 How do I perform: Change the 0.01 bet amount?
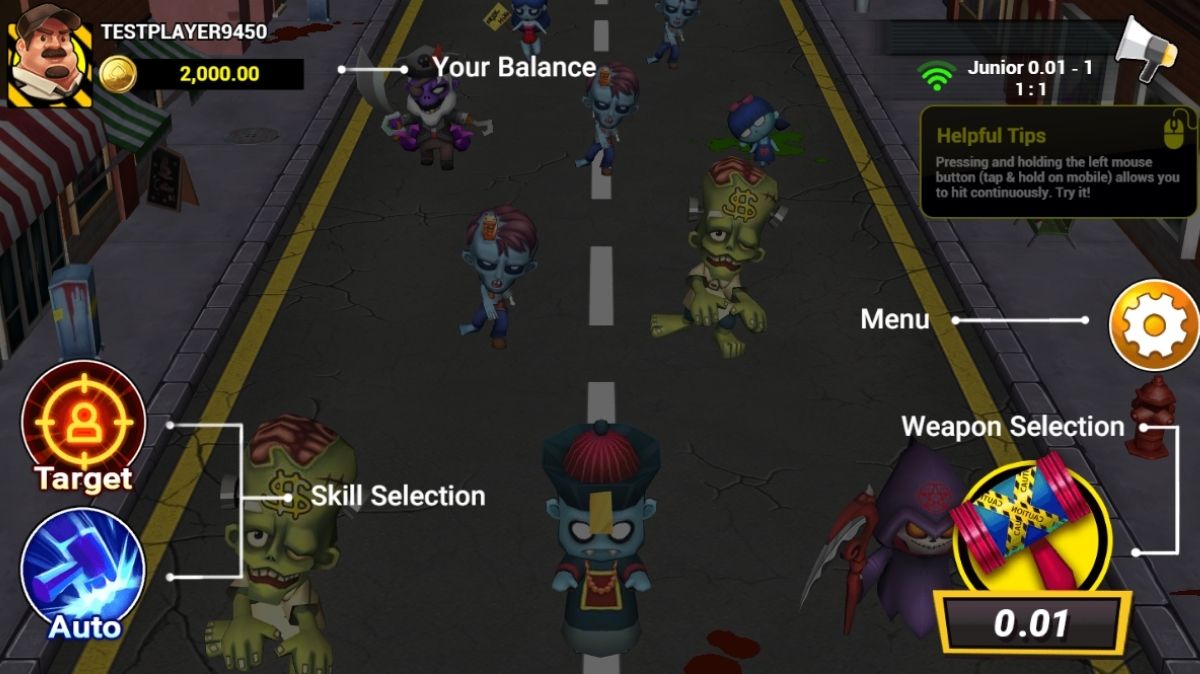point(1031,623)
